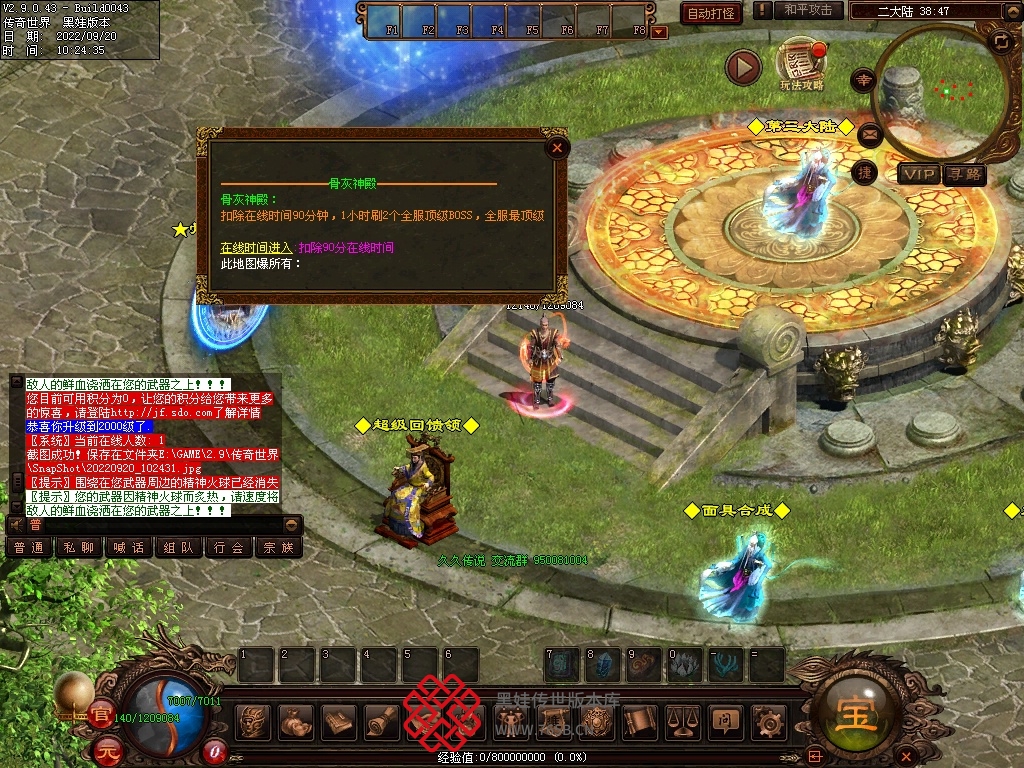Click the minimap refresh arrows button
This screenshot has height=768, width=1024.
coord(1001,41)
